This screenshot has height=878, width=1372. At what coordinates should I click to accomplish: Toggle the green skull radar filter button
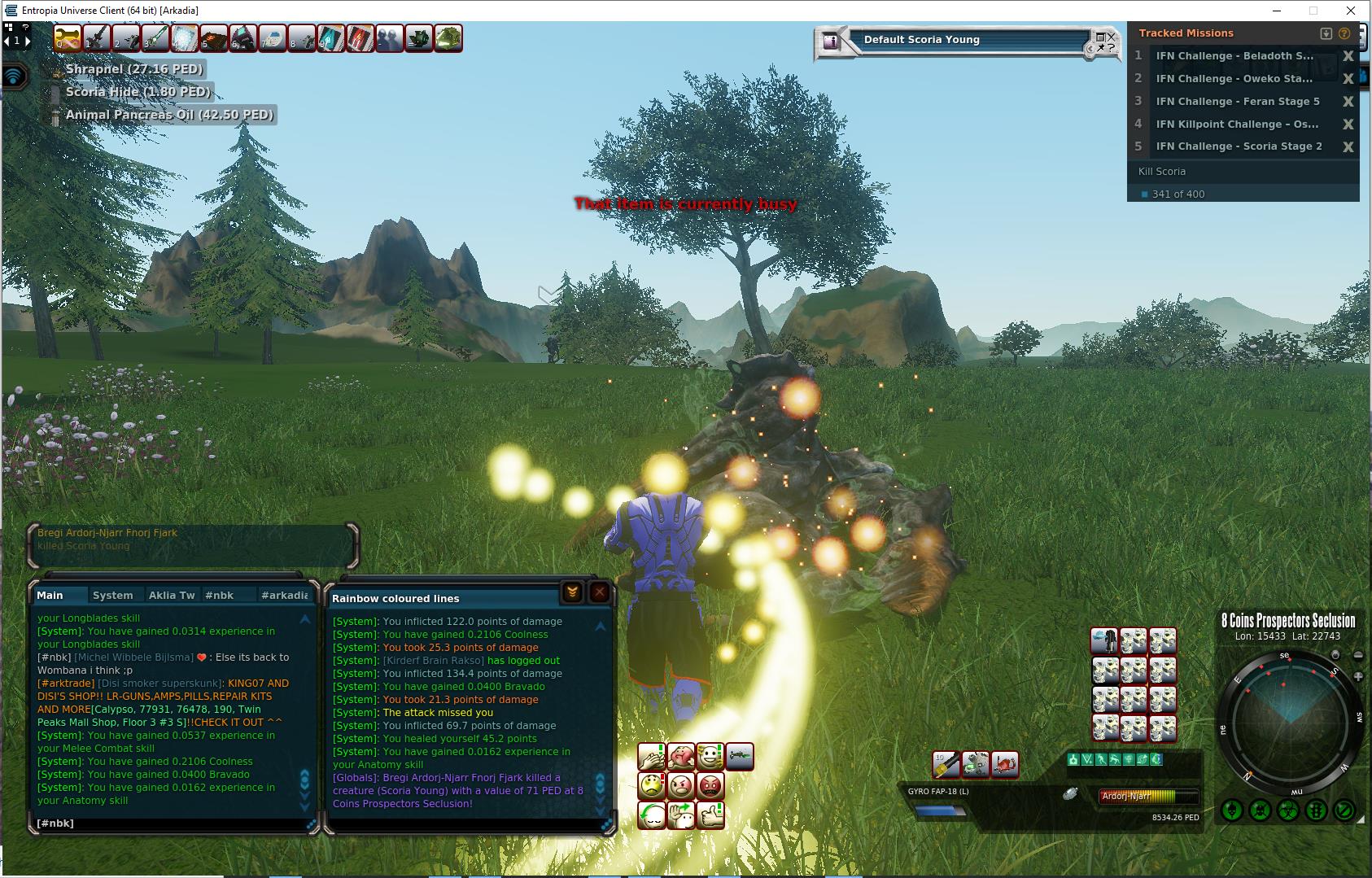point(1232,810)
